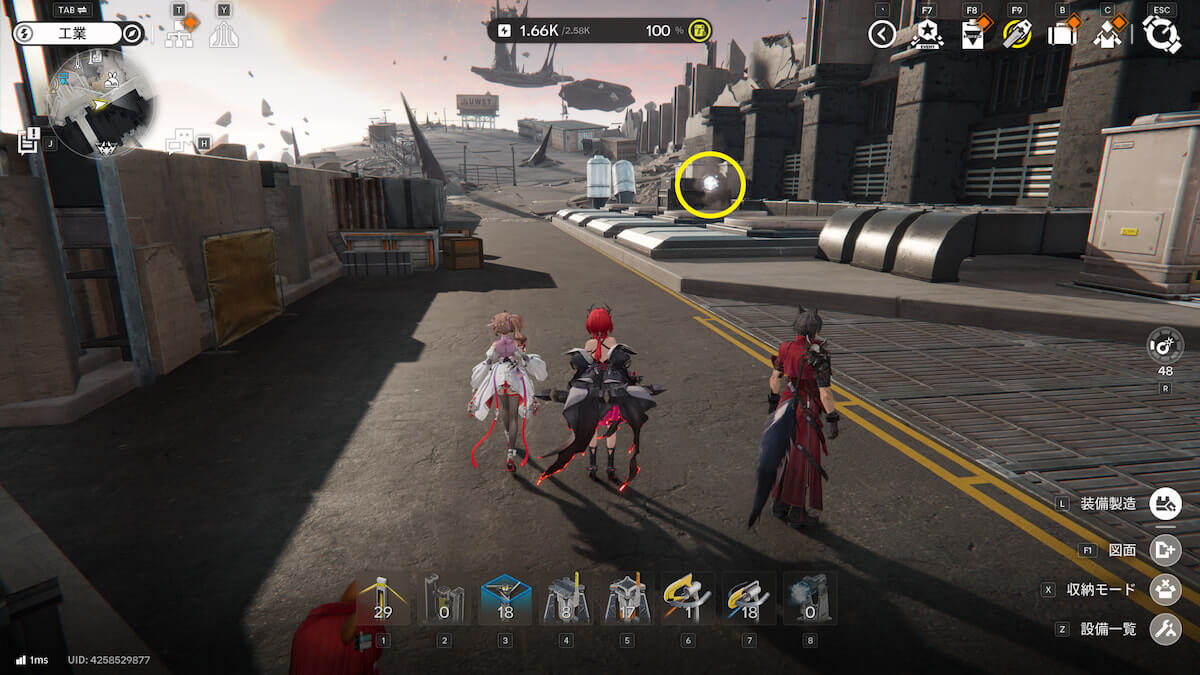Select the hotbar facility slot showing 17

coord(627,601)
